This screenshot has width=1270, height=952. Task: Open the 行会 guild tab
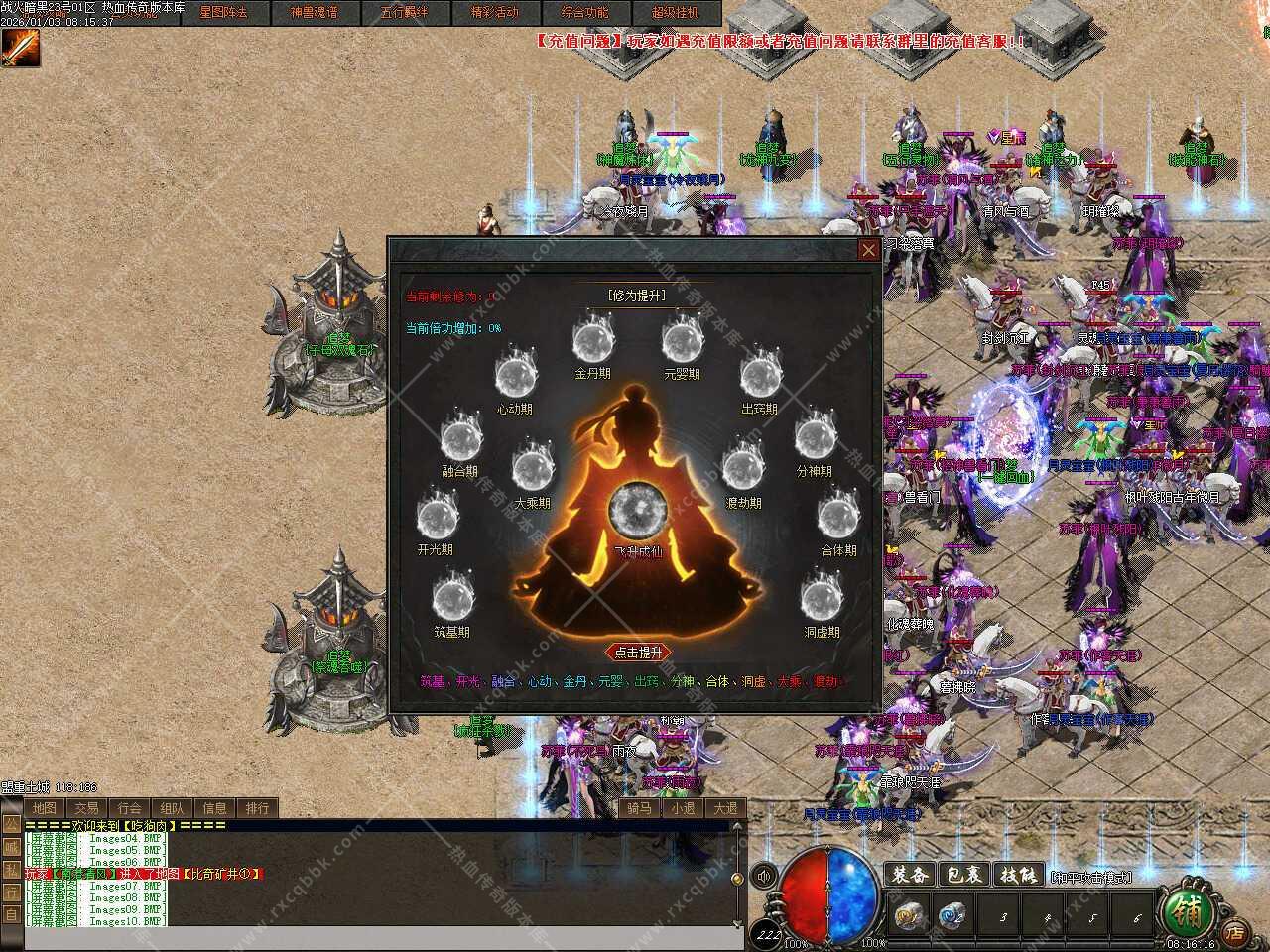tap(129, 808)
